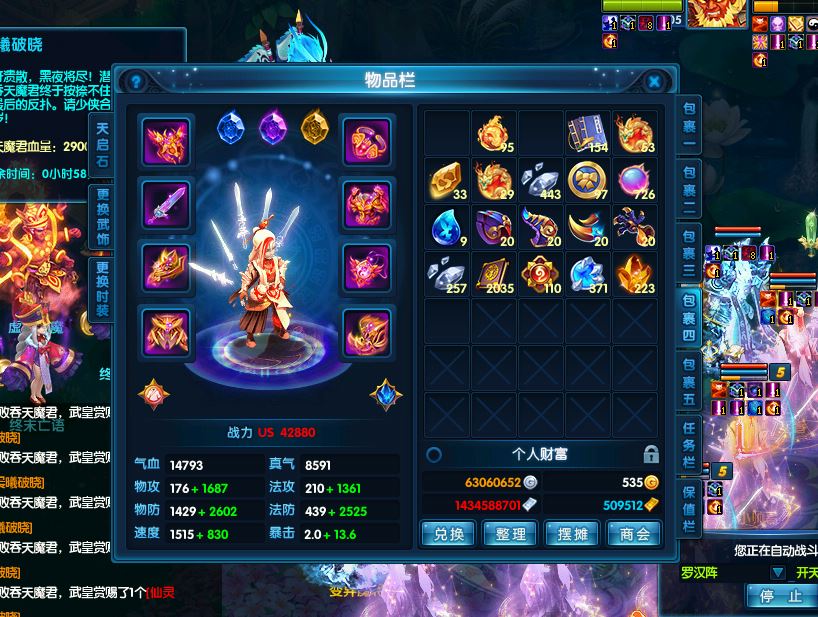Image resolution: width=818 pixels, height=617 pixels.
Task: Select the equipped sword weapon slot
Action: 166,203
